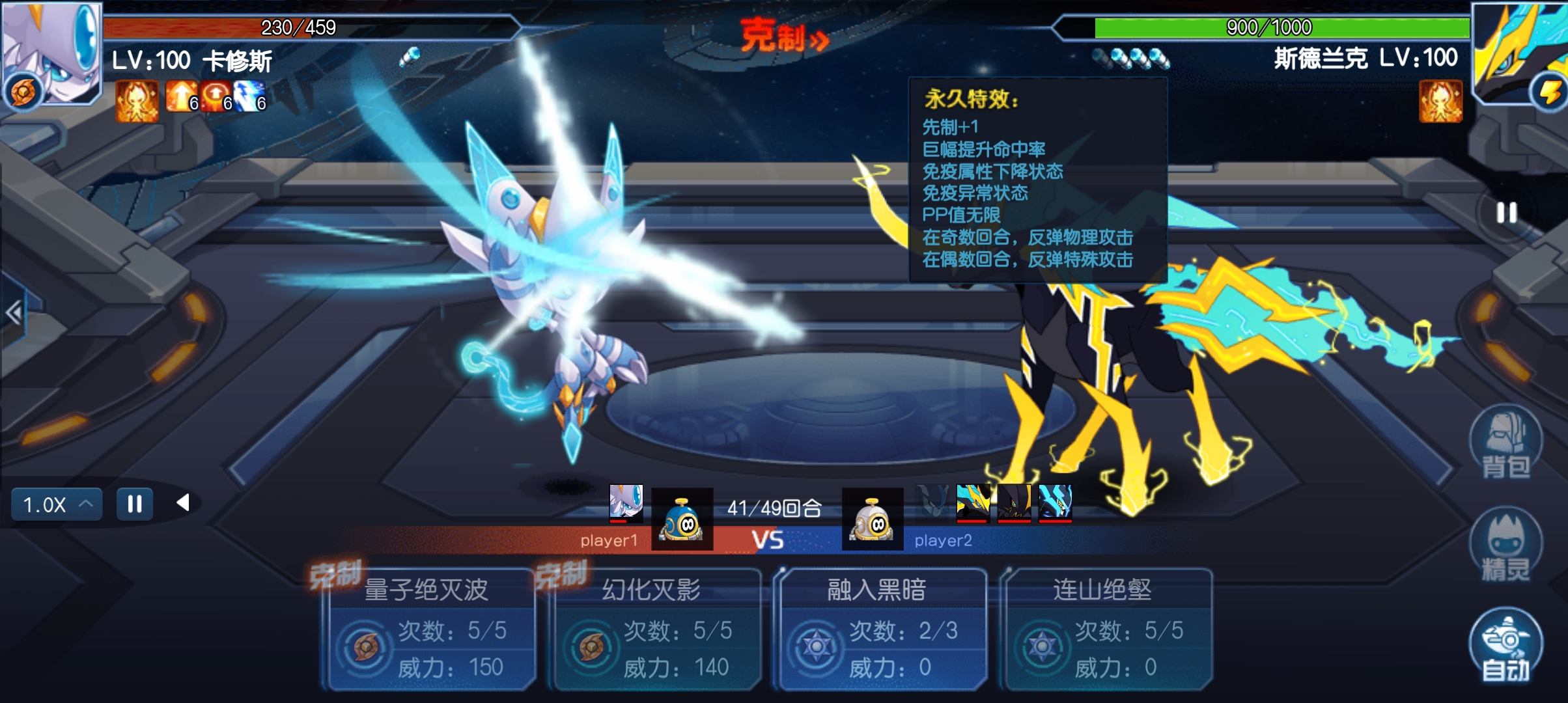The image size is (1568, 703).
Task: Expand the left side panel arrow
Action: click(x=14, y=313)
